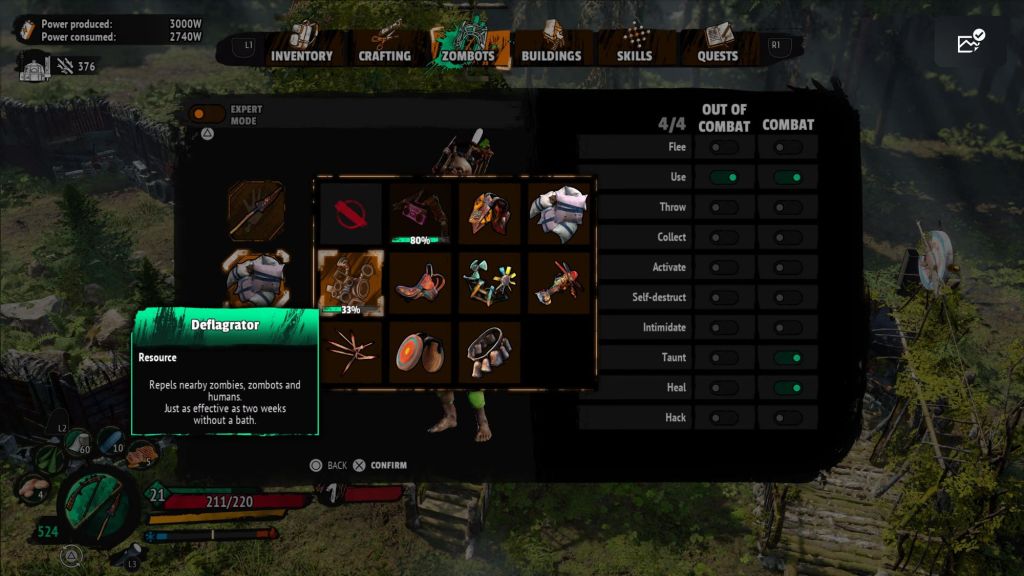This screenshot has width=1024, height=576.
Task: Select the orange target discs item
Action: (420, 351)
